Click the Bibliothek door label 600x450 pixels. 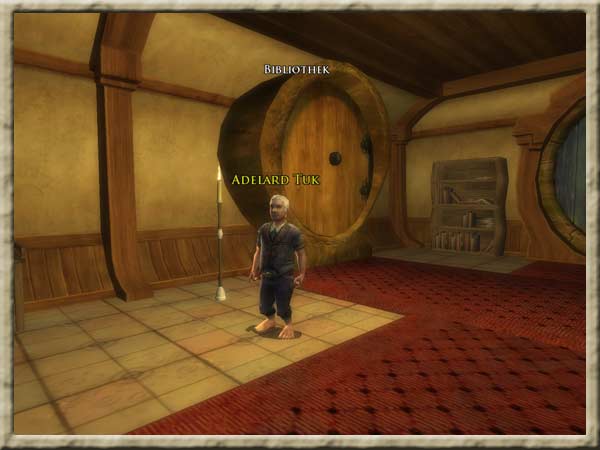[297, 70]
